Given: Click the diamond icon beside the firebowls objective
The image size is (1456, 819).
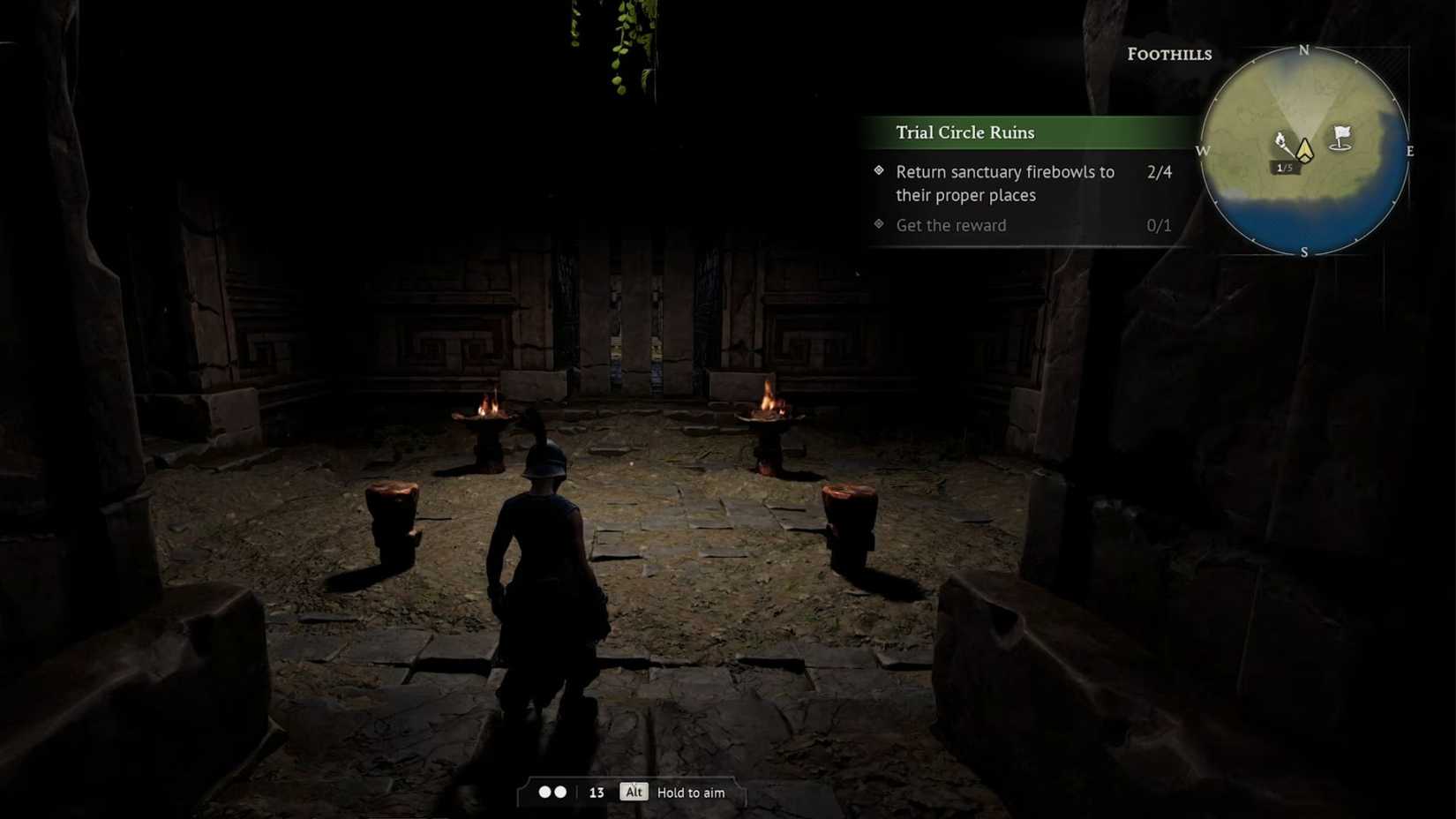Looking at the screenshot, I should tap(878, 172).
